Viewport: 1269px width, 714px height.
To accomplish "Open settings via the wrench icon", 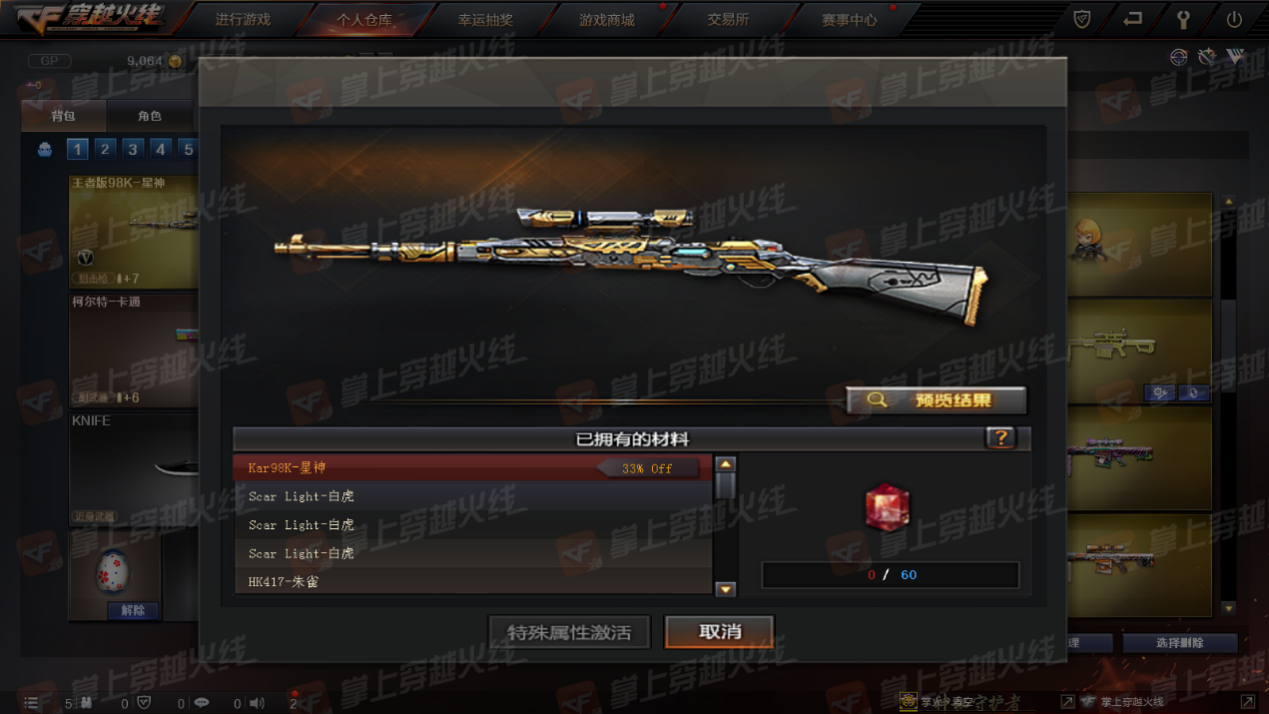I will 1183,19.
